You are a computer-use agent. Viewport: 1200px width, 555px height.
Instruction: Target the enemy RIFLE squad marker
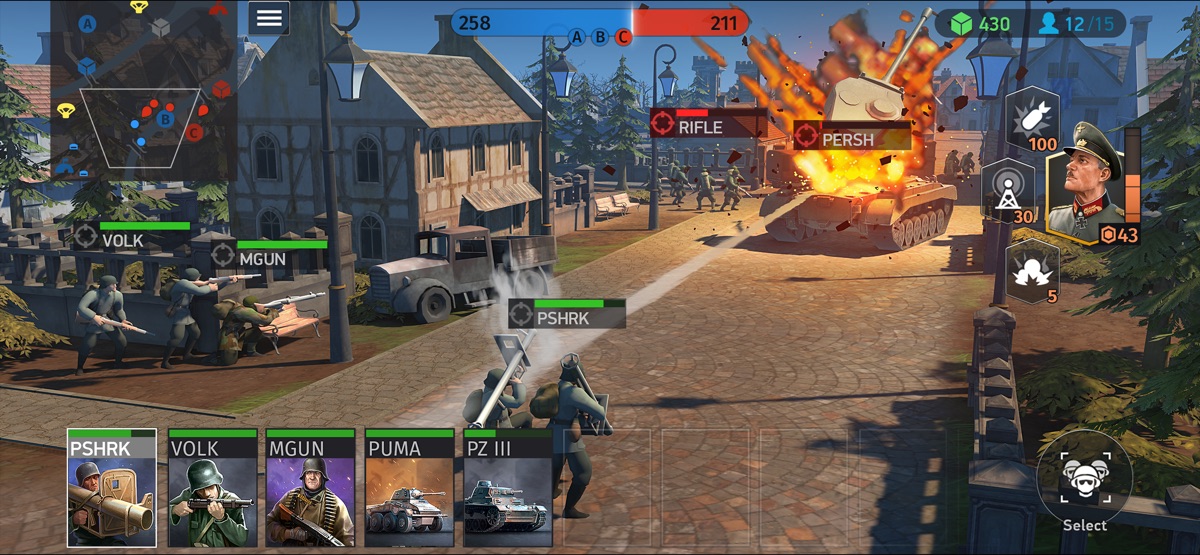tap(706, 124)
